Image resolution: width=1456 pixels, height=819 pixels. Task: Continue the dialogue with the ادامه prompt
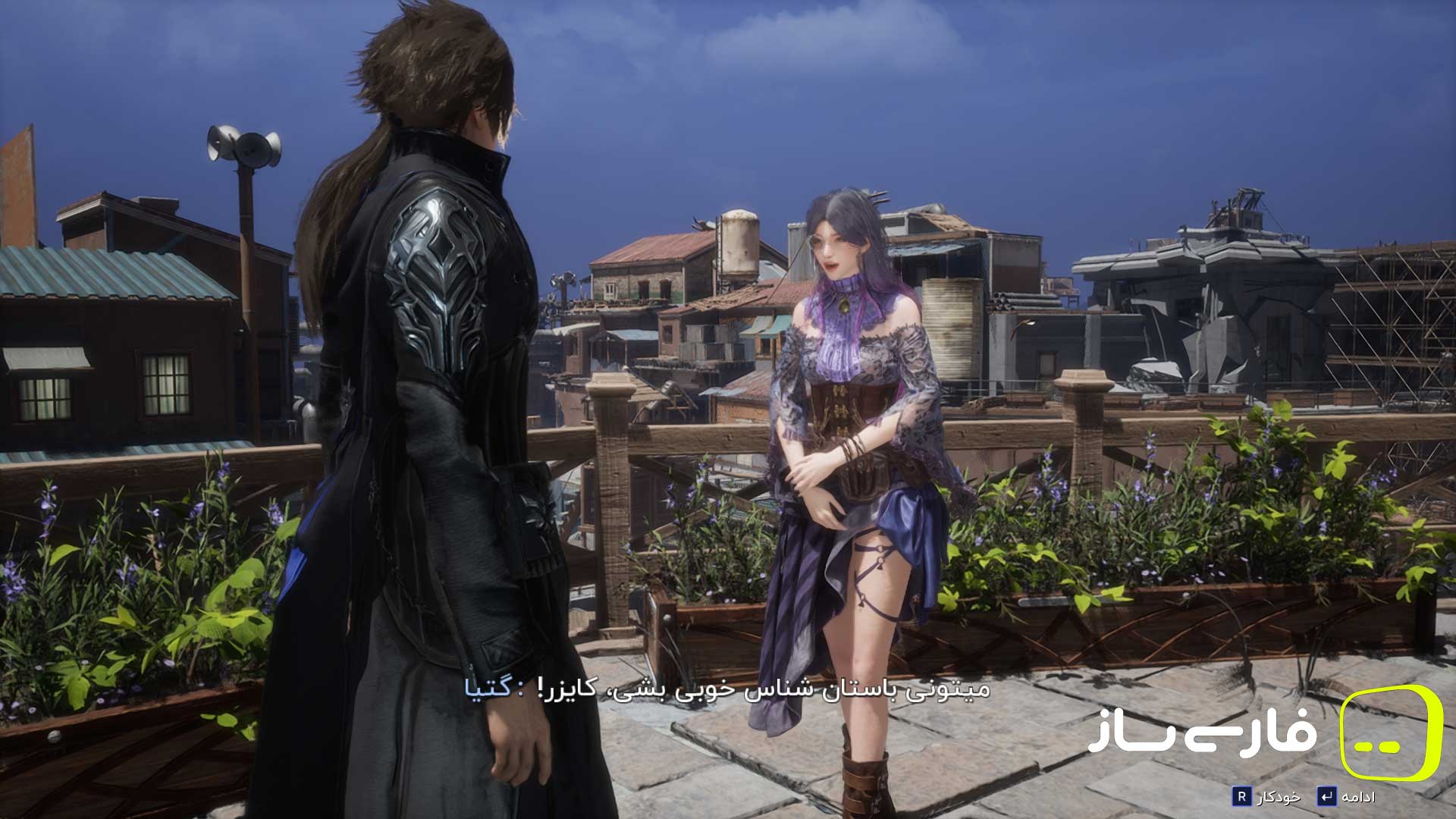[1346, 796]
